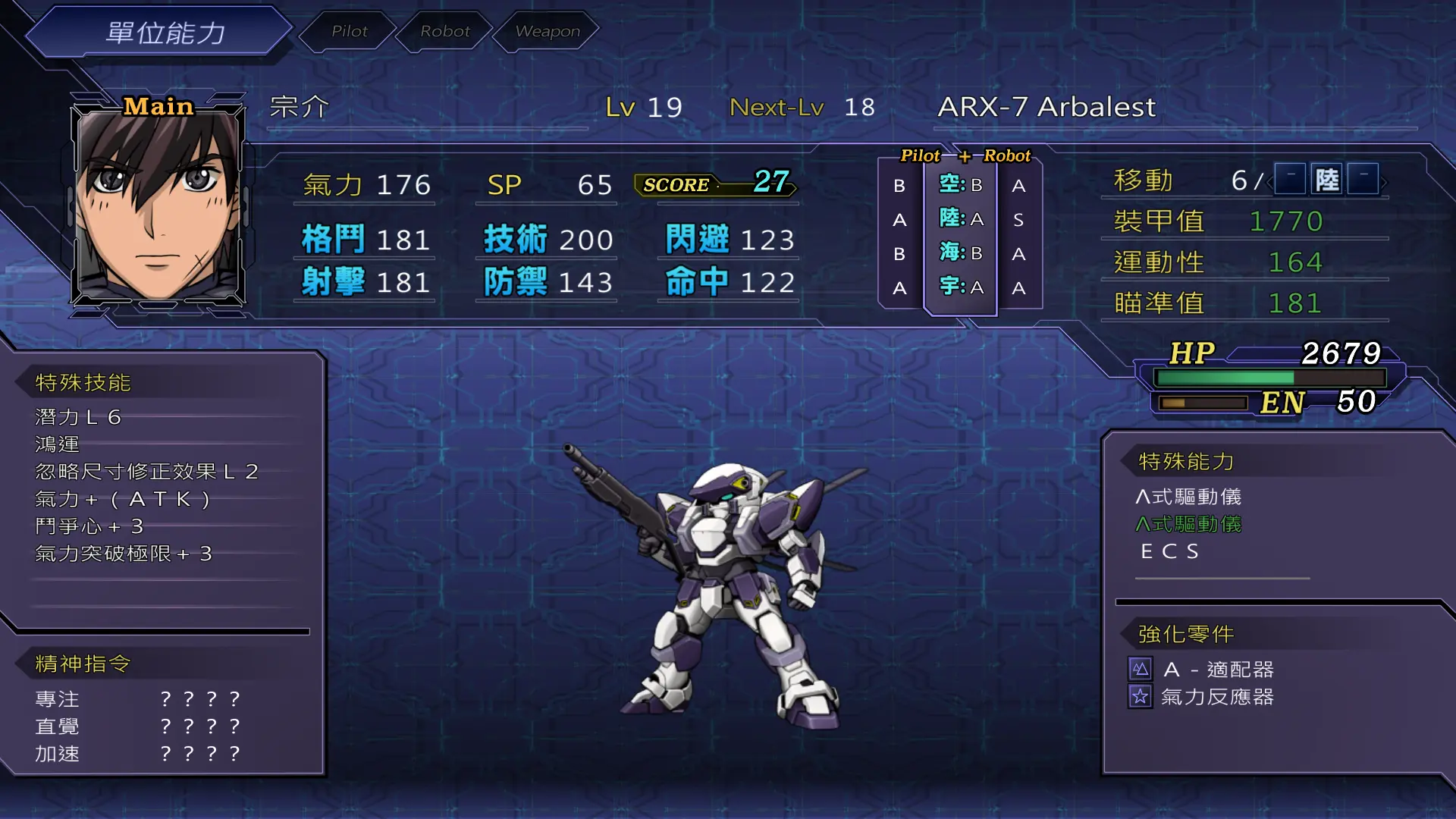Image resolution: width=1456 pixels, height=819 pixels.
Task: Click the 加速 spirit command
Action: pyautogui.click(x=58, y=754)
